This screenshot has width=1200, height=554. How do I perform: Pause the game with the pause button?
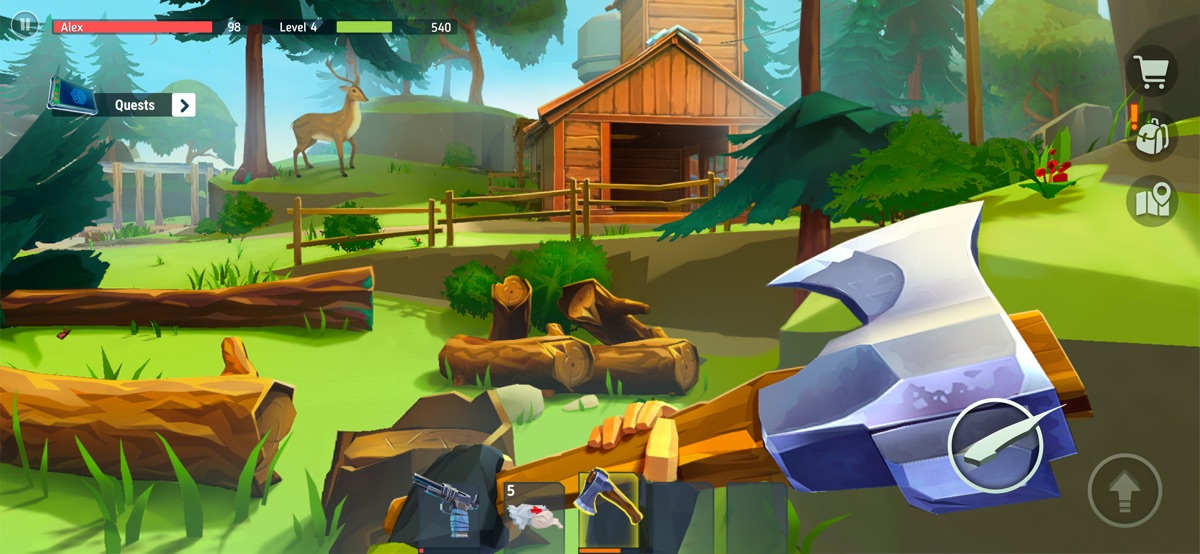[x=24, y=23]
